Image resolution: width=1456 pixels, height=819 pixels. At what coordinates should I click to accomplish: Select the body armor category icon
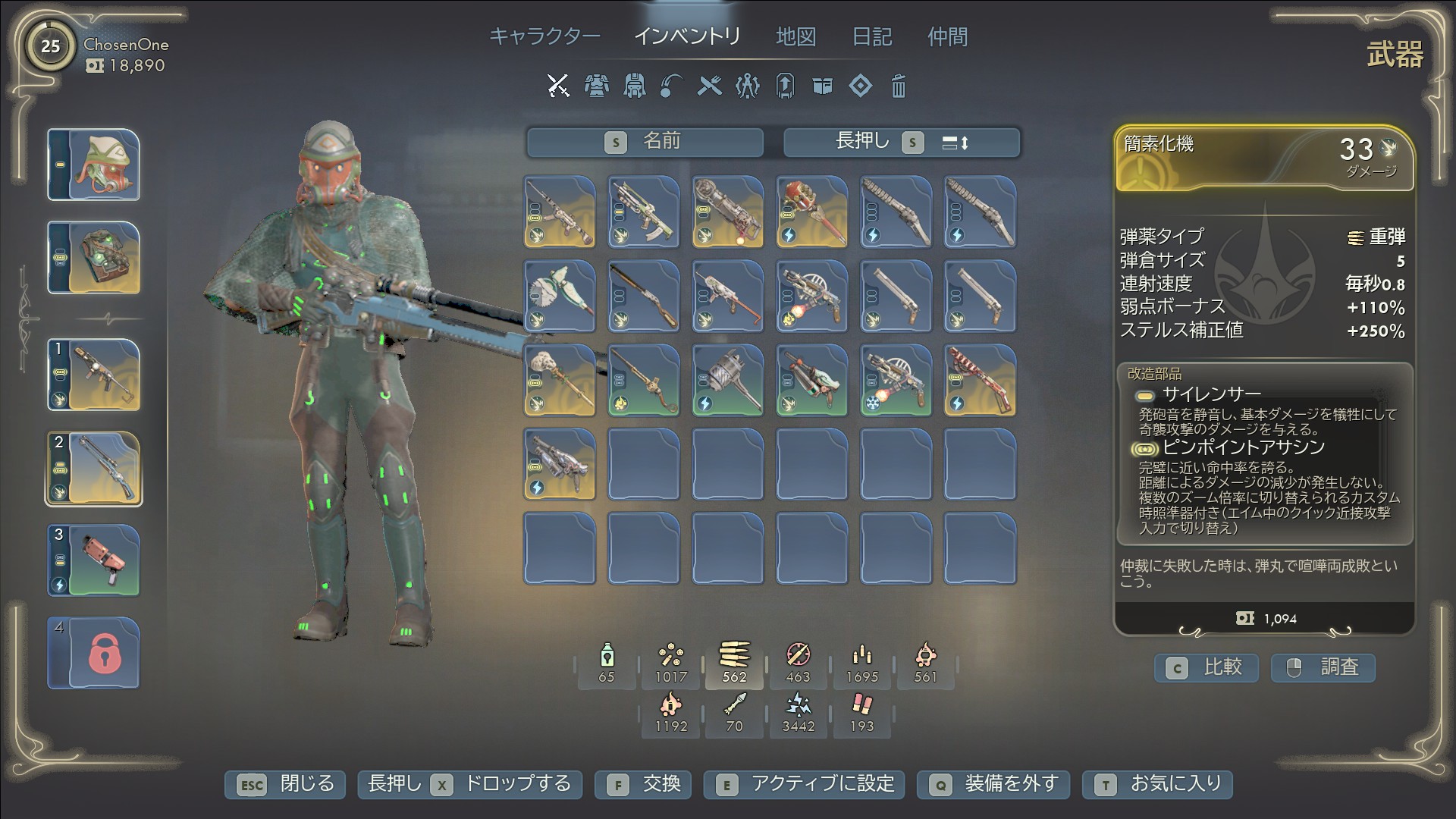tap(596, 86)
